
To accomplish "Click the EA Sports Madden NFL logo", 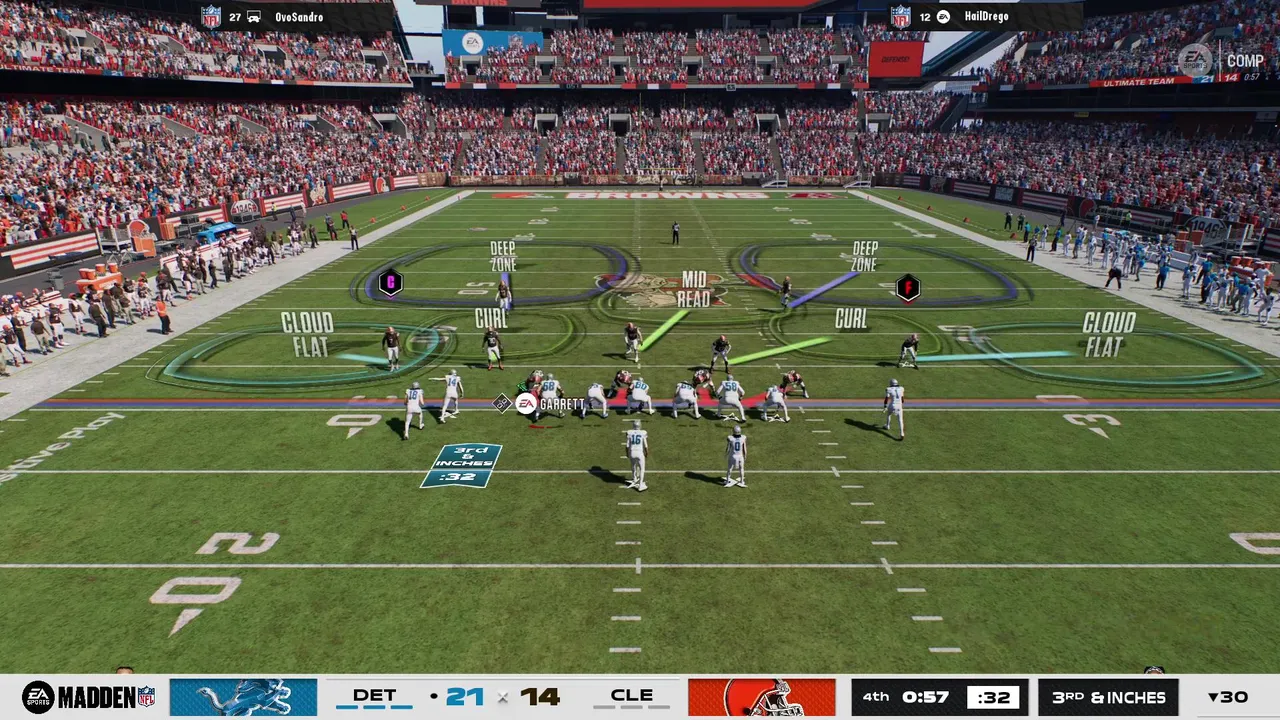I will click(x=88, y=697).
